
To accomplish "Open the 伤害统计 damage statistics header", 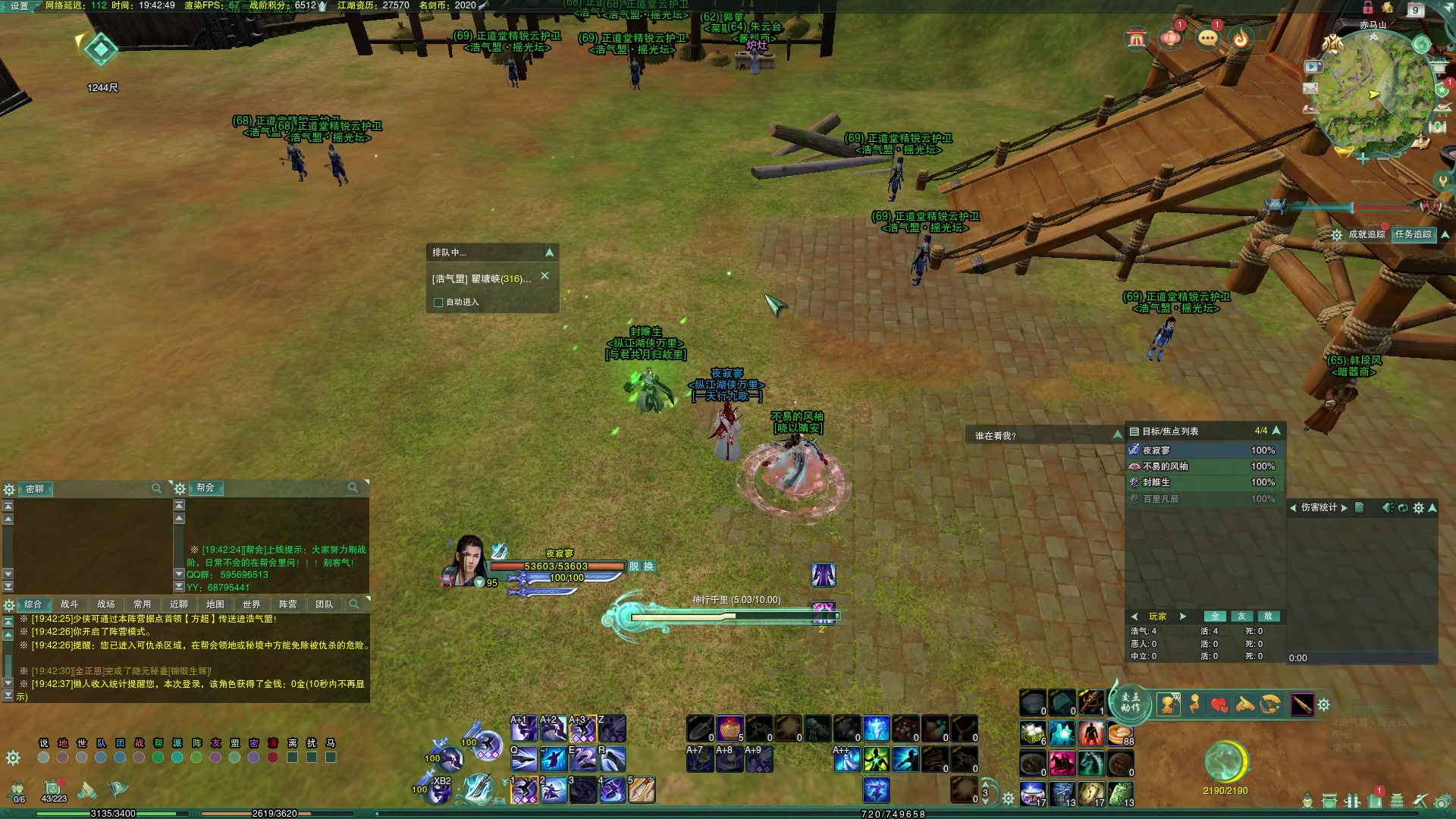I will coord(1319,508).
